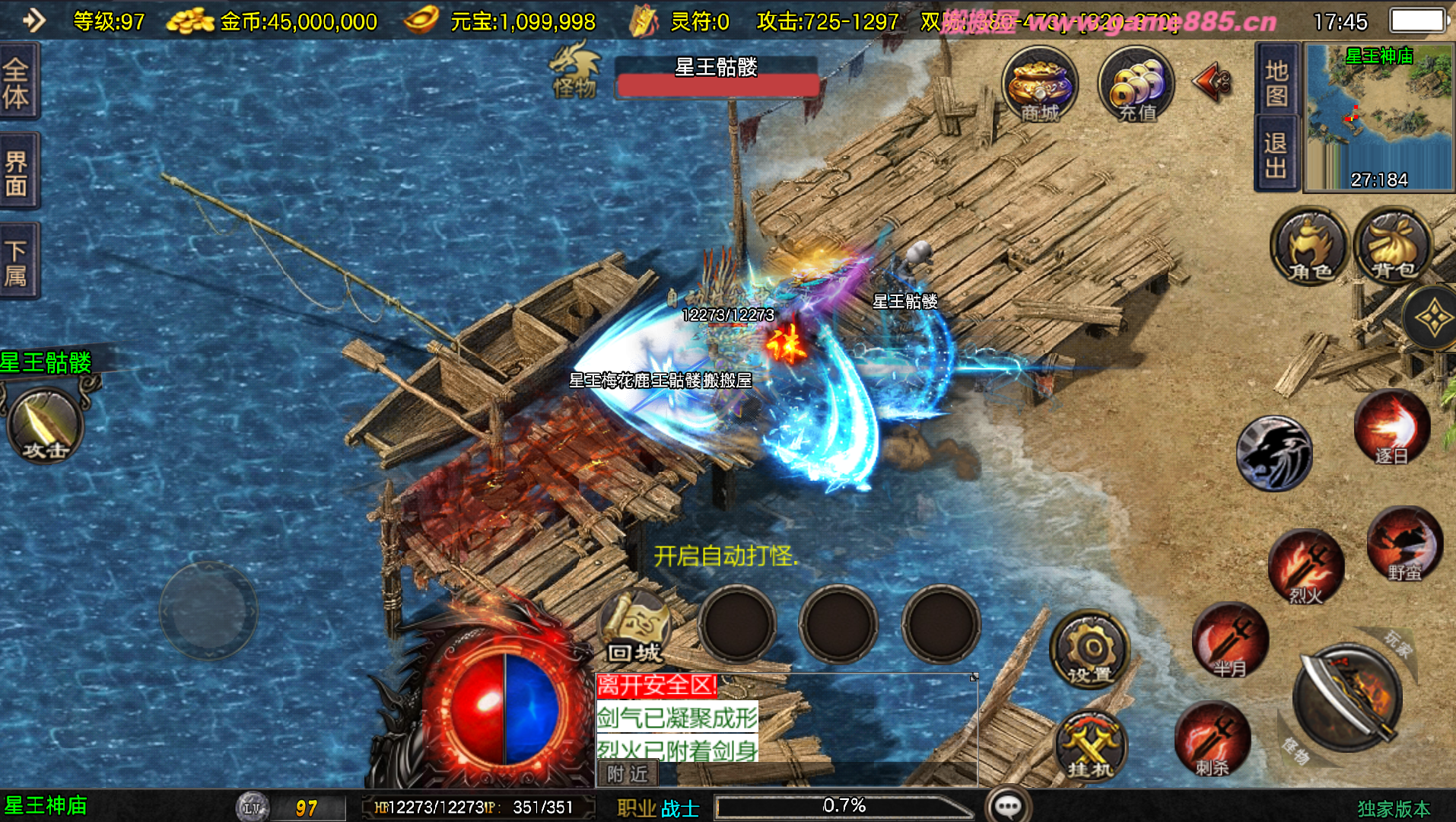This screenshot has width=1456, height=822.
Task: Open the 设置 settings gear
Action: [x=1090, y=649]
